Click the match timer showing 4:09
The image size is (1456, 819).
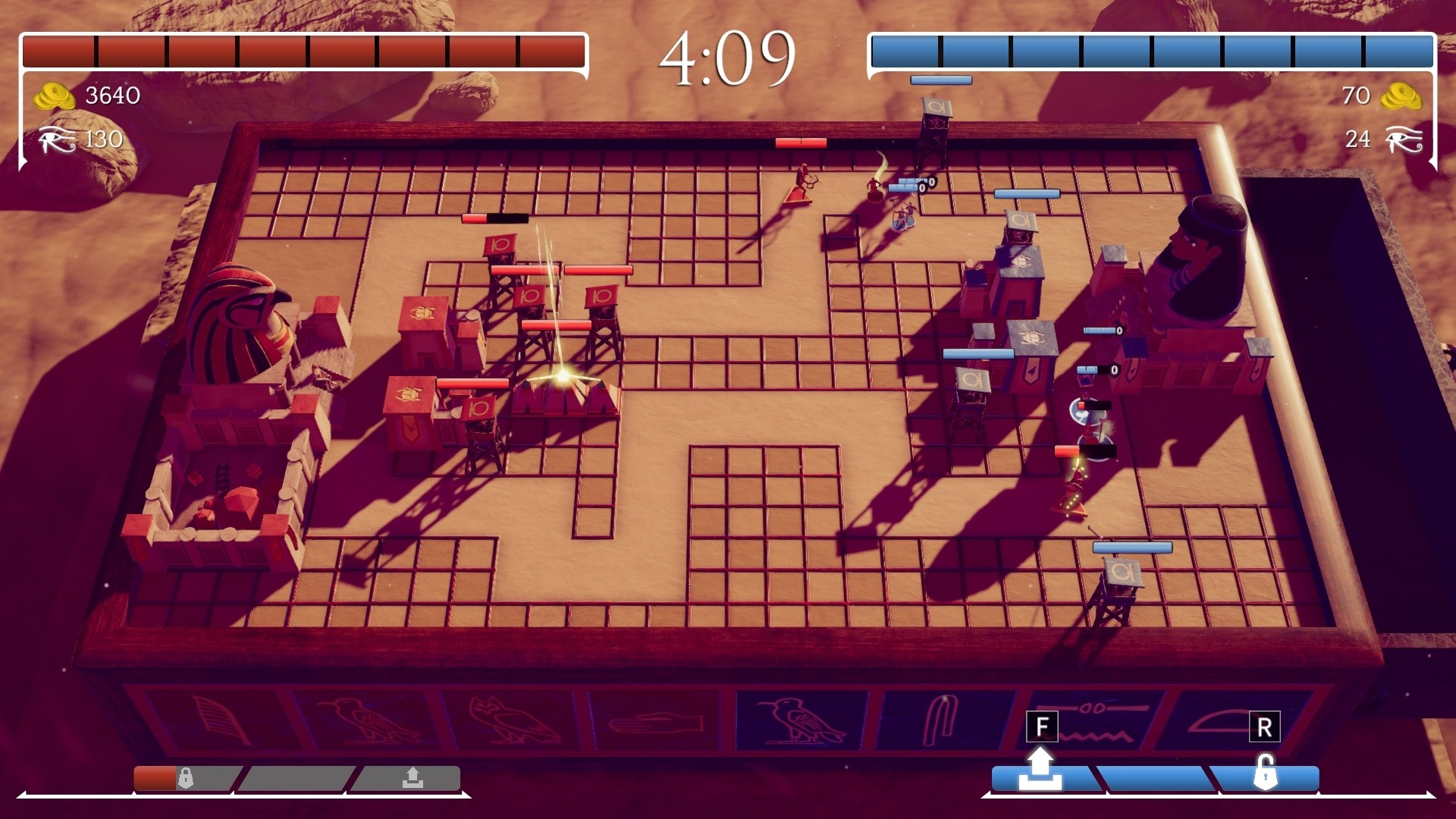coord(730,56)
